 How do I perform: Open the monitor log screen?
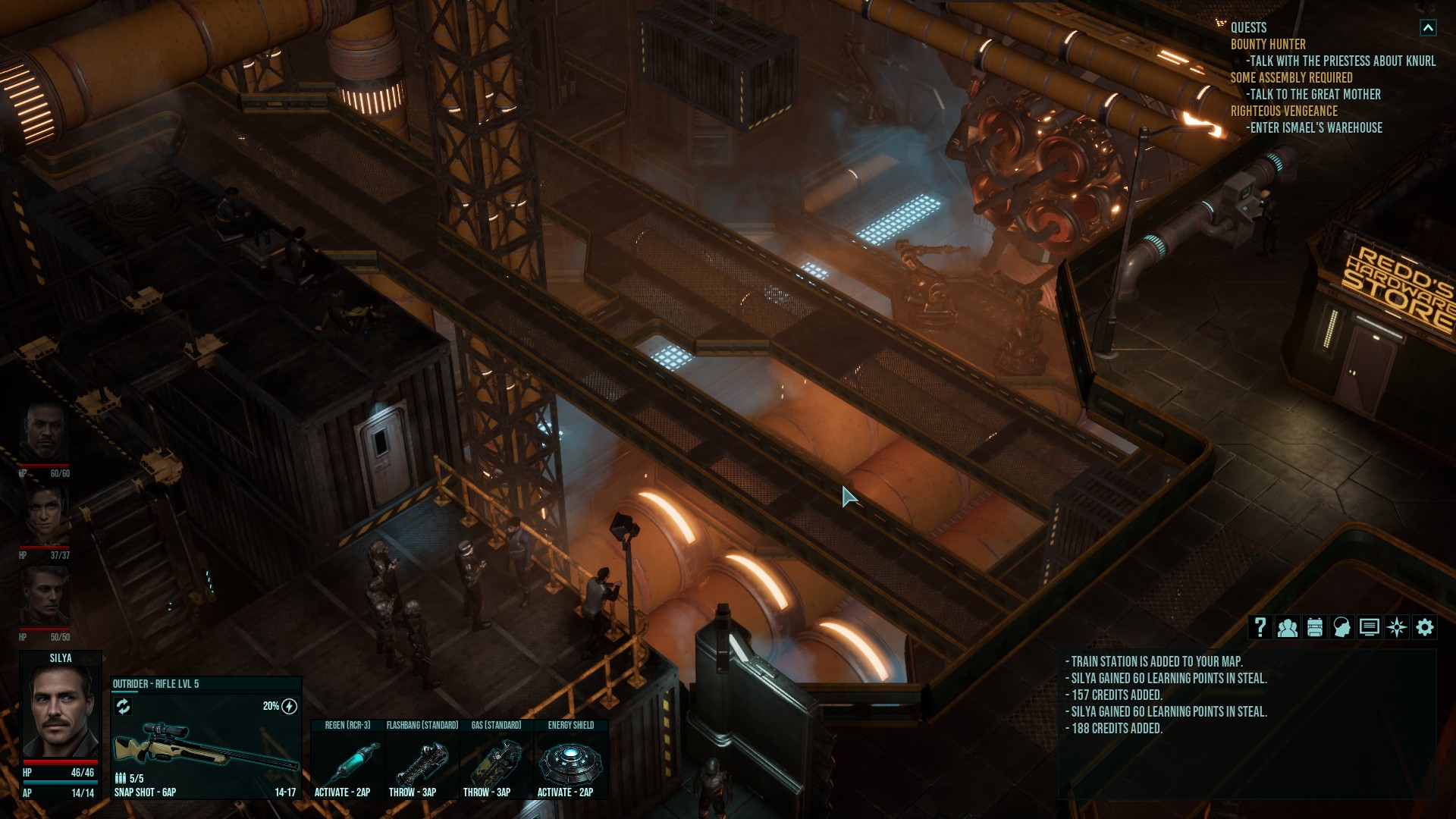pos(1369,627)
